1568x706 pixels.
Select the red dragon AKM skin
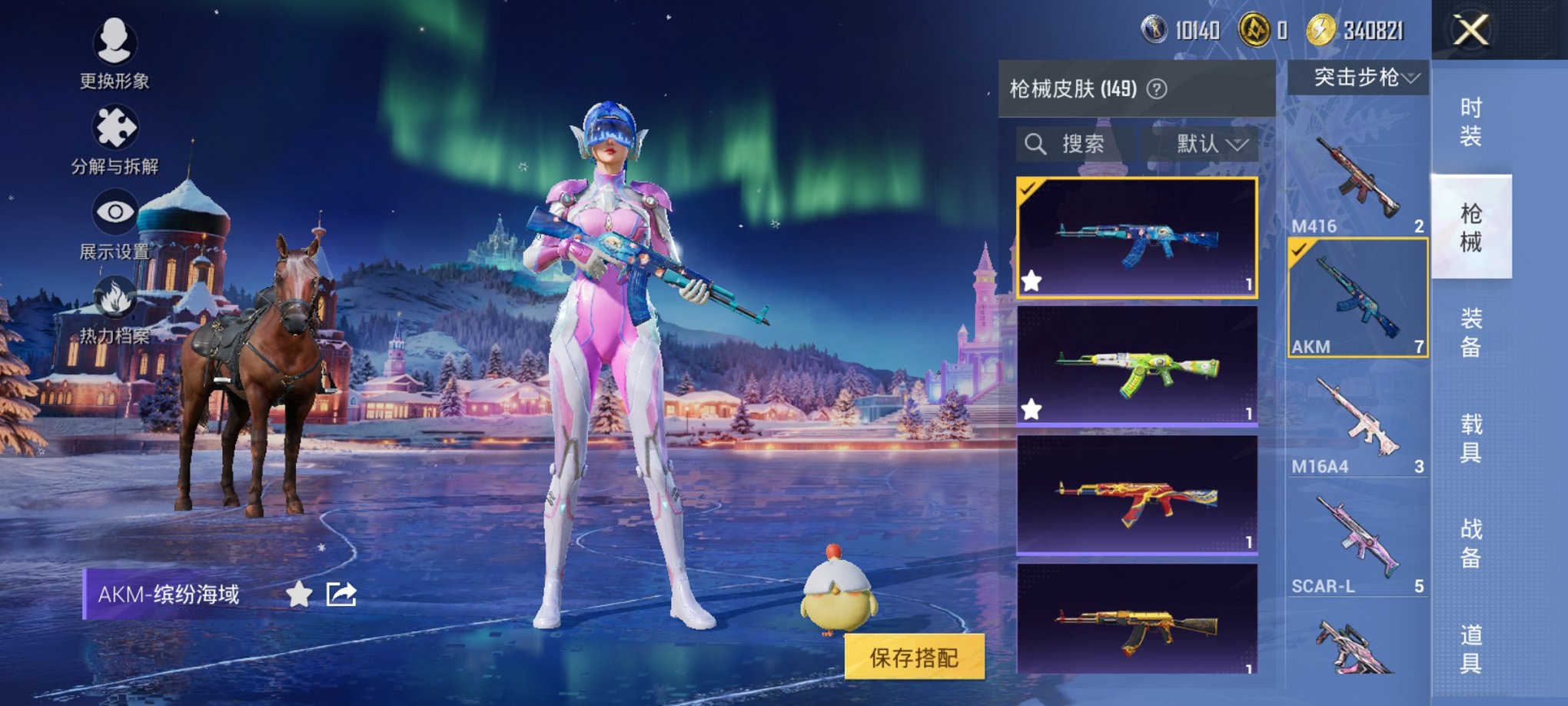coord(1137,495)
